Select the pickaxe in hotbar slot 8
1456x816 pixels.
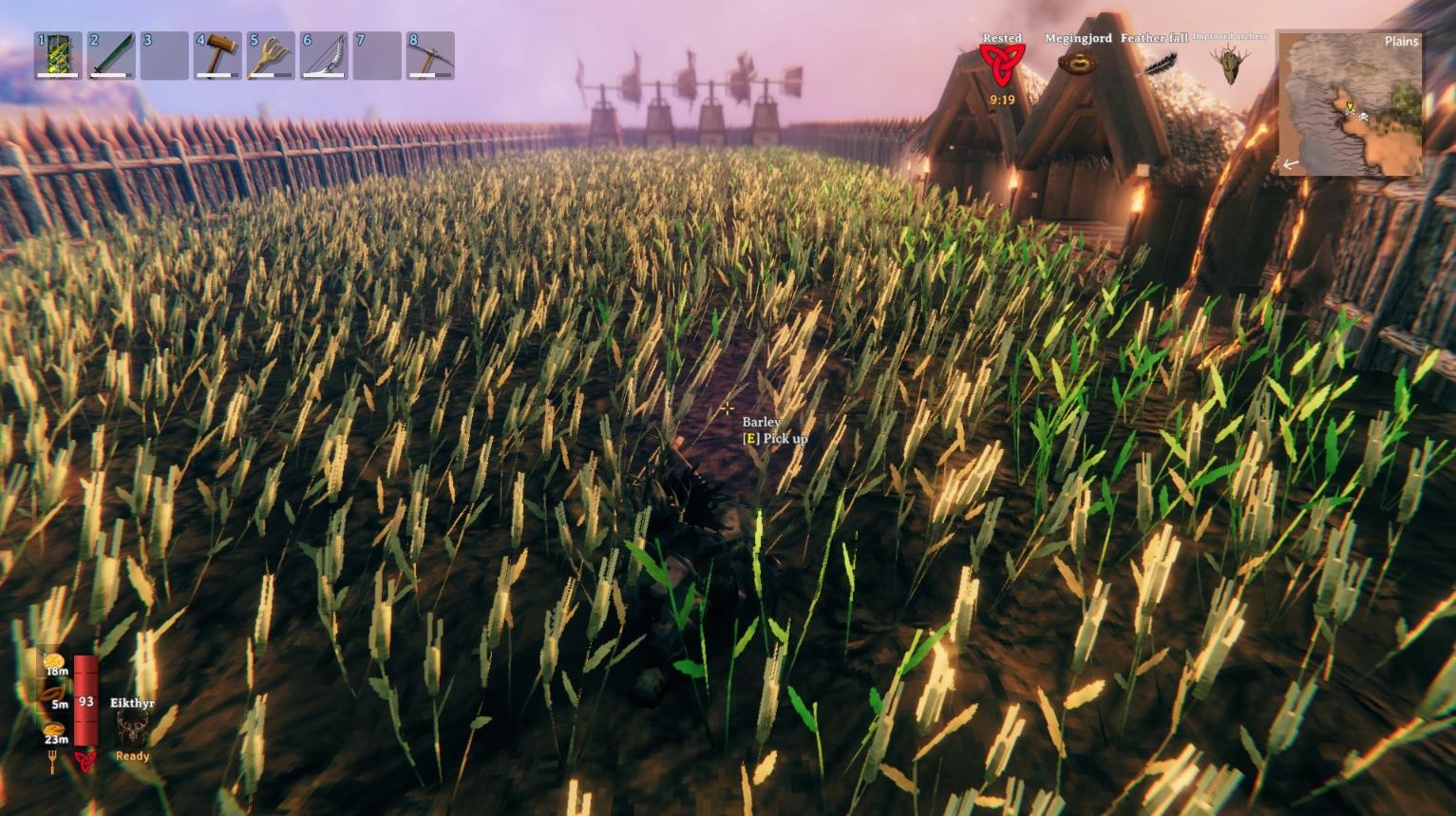pyautogui.click(x=430, y=56)
